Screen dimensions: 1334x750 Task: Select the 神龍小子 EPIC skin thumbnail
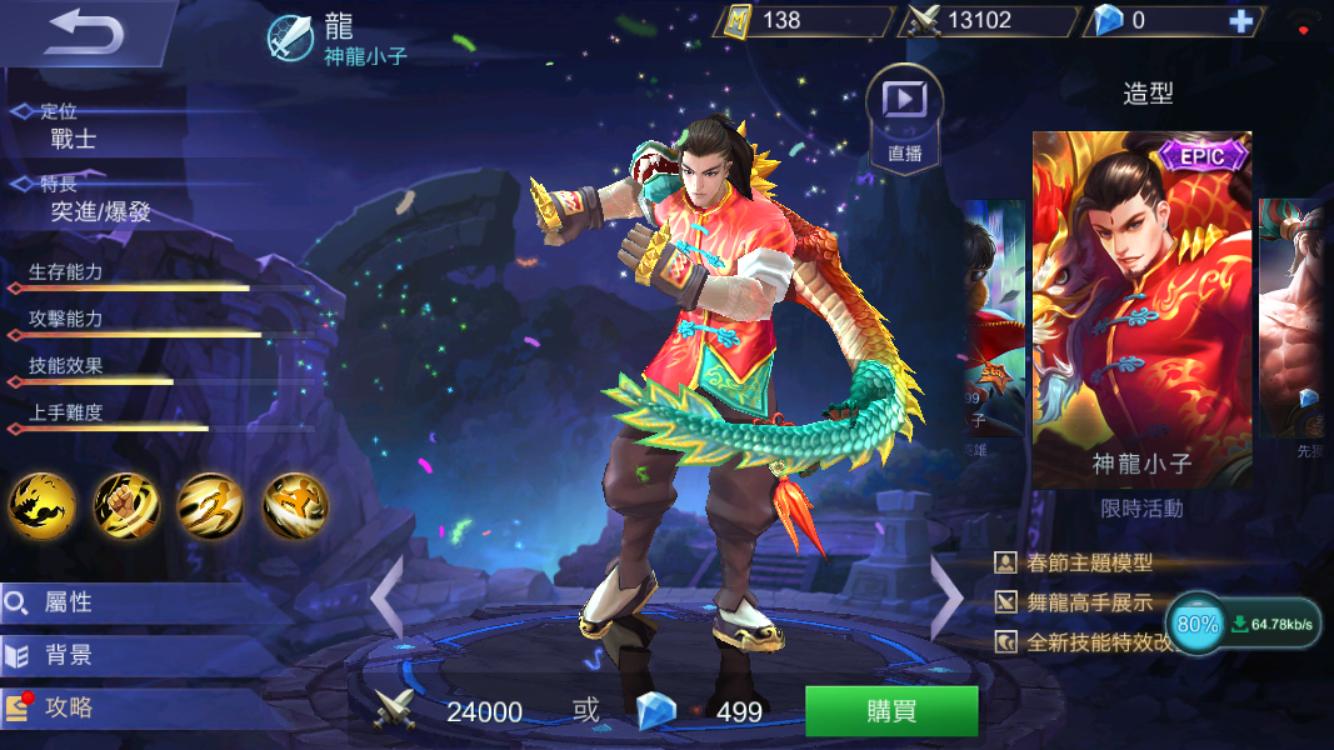[x=1140, y=300]
